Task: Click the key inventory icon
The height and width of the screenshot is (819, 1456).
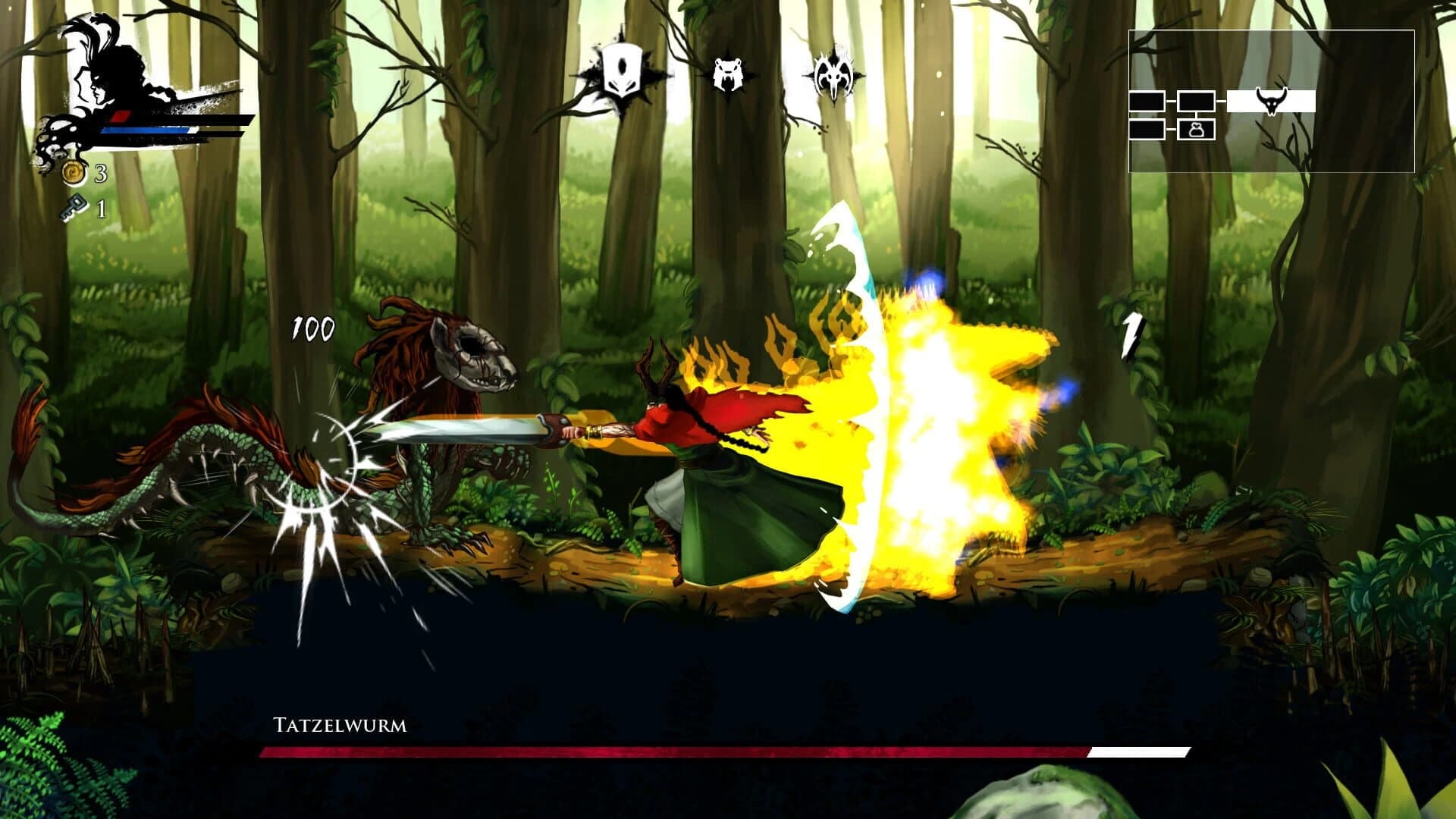Action: pyautogui.click(x=74, y=208)
